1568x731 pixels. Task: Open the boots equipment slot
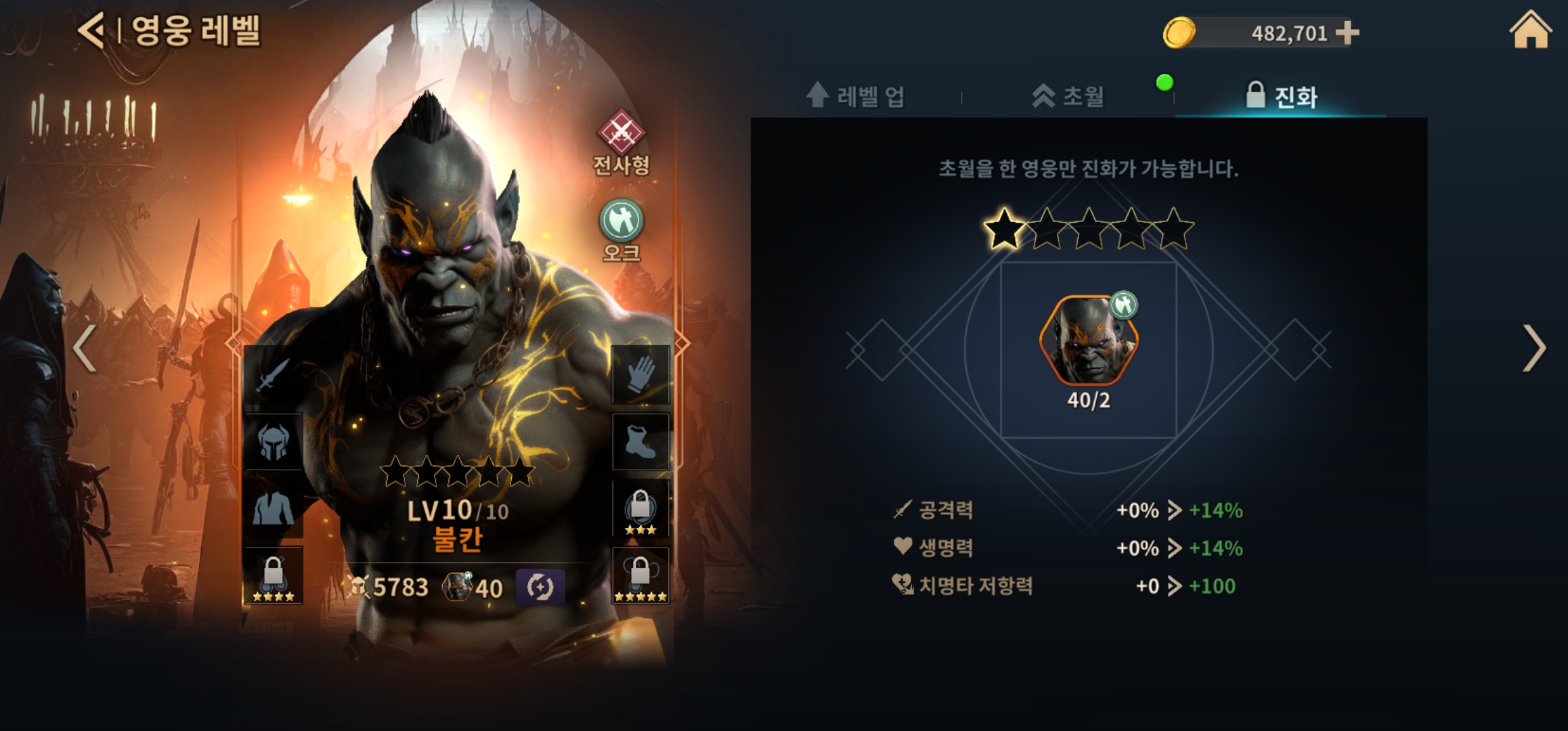[x=640, y=441]
